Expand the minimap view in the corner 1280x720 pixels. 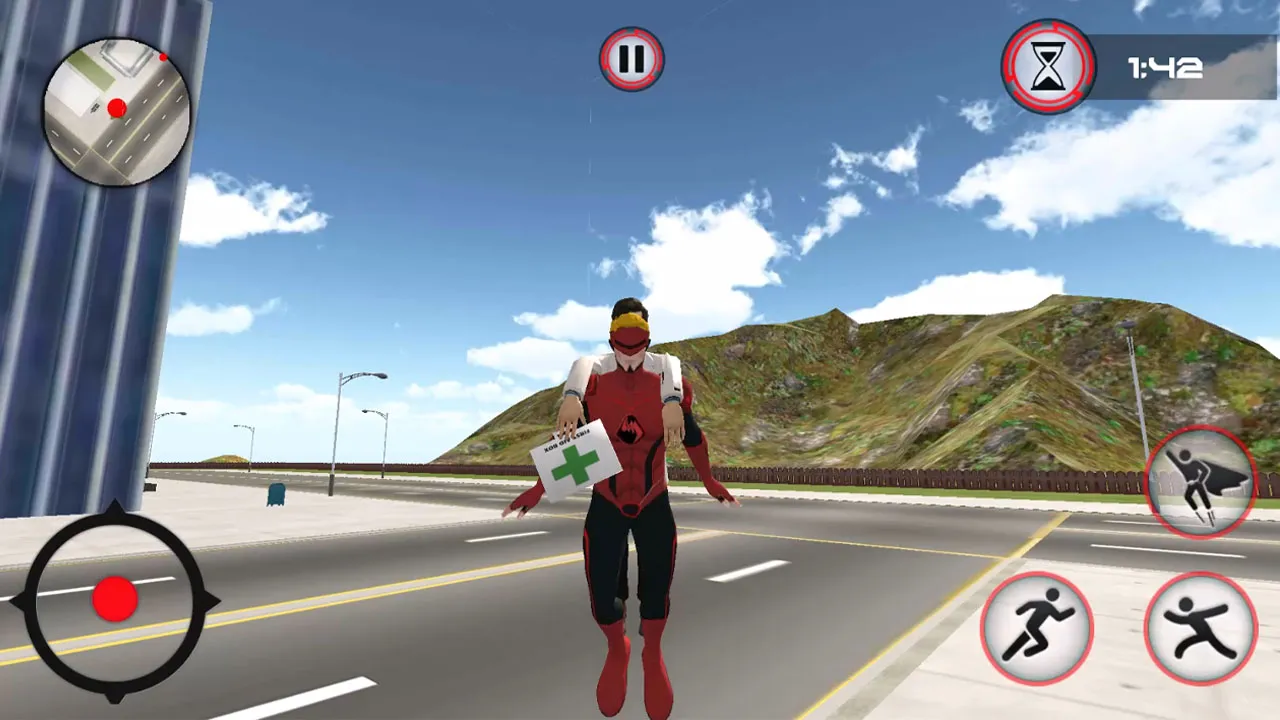pyautogui.click(x=115, y=110)
